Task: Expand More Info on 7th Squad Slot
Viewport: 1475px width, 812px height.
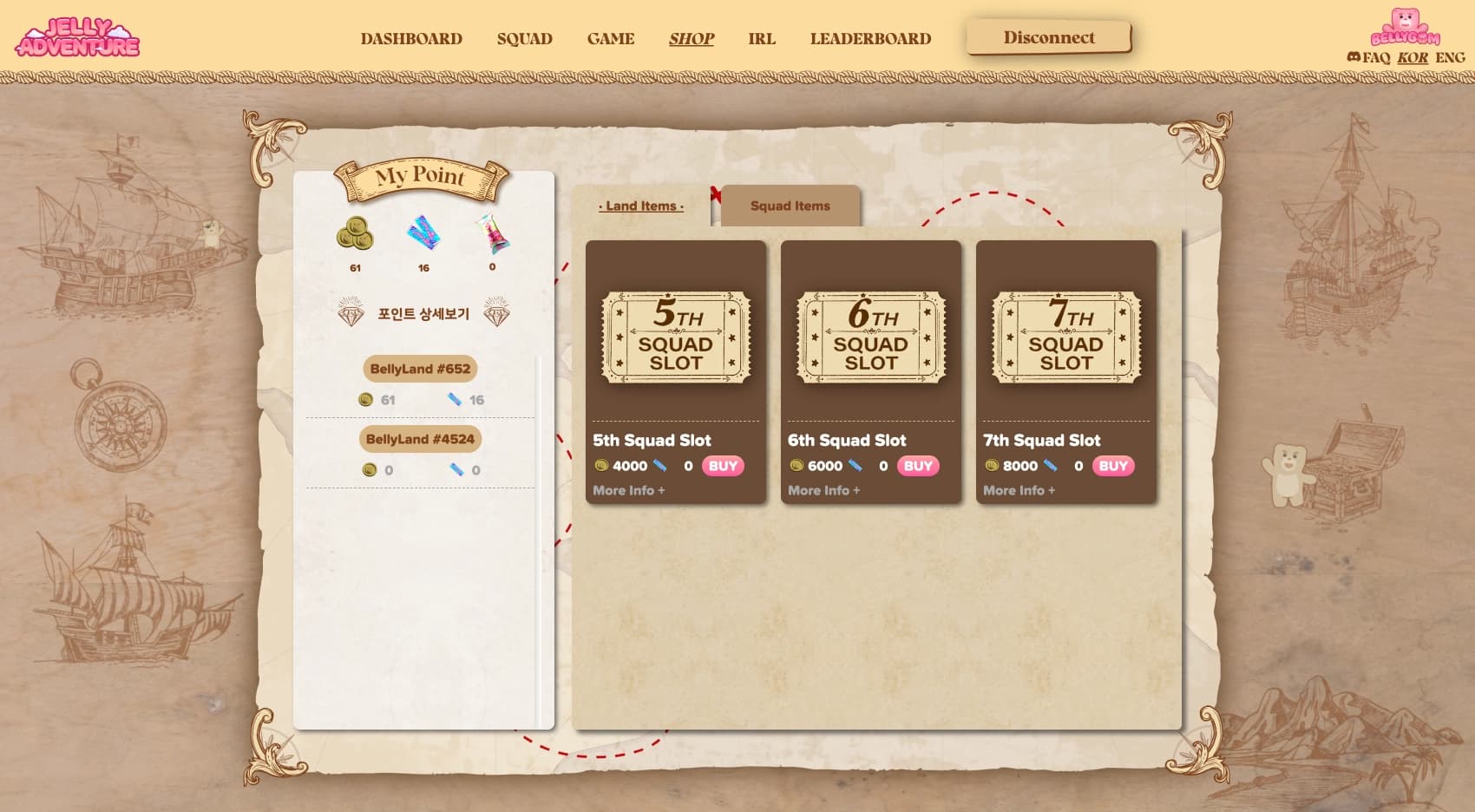Action: tap(1019, 490)
